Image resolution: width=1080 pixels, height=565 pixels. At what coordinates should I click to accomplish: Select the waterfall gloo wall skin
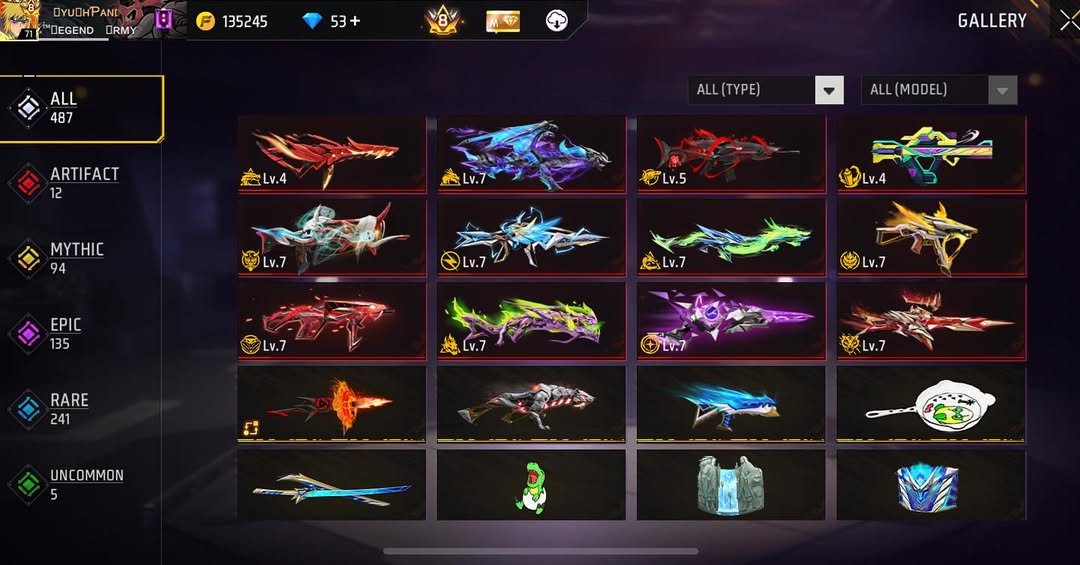pyautogui.click(x=731, y=485)
